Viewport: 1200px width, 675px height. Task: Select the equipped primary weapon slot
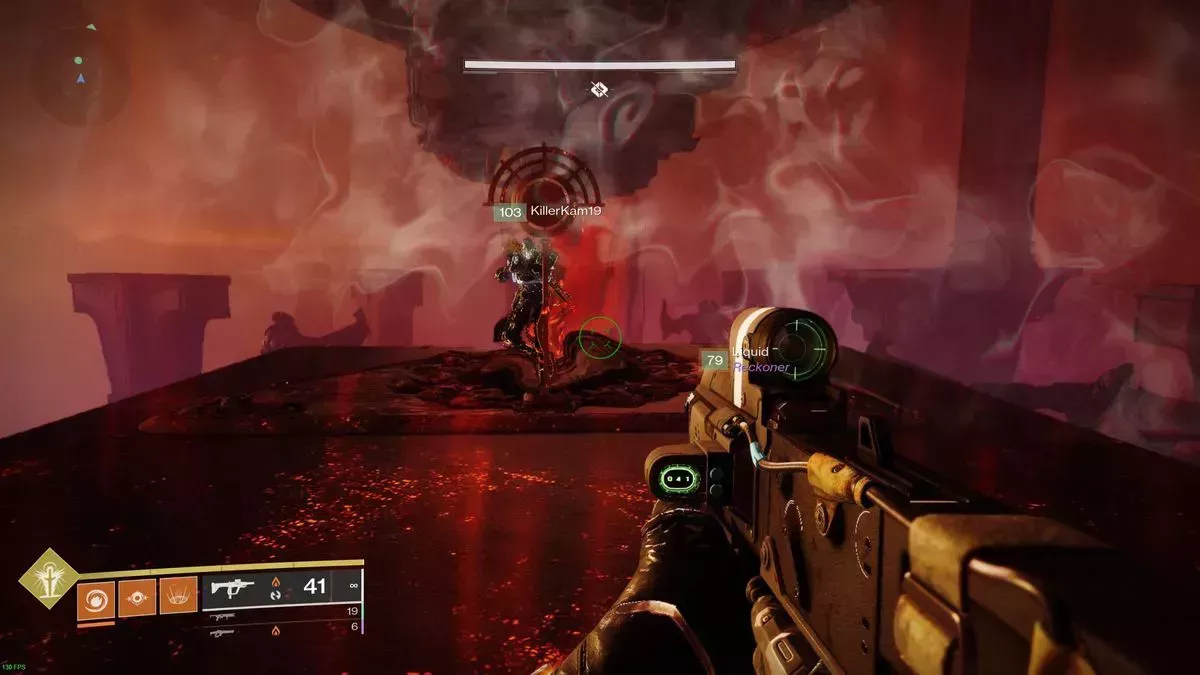(x=282, y=588)
